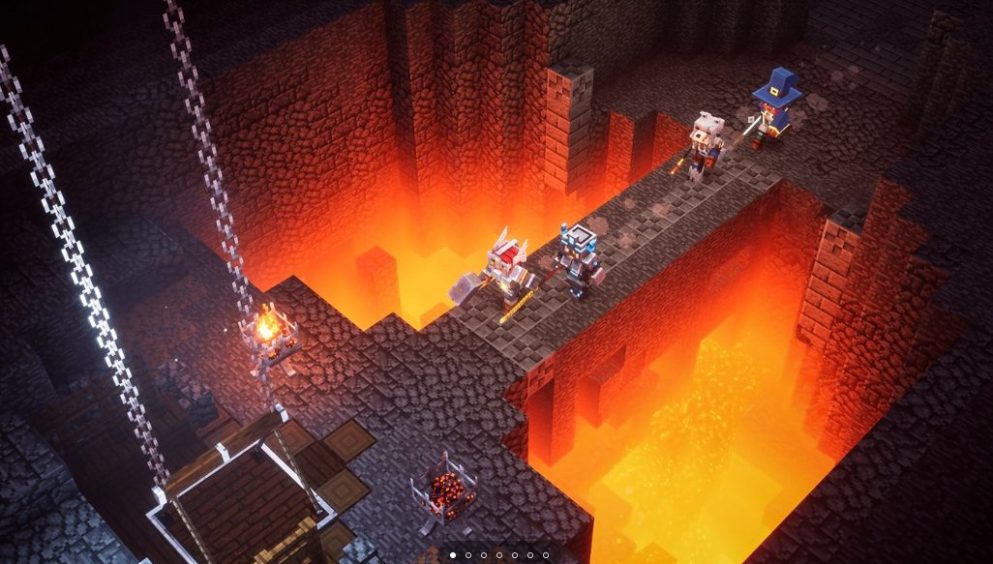Go to the middle fourth slide dot
Viewport: 993px width, 564px height.
click(499, 554)
